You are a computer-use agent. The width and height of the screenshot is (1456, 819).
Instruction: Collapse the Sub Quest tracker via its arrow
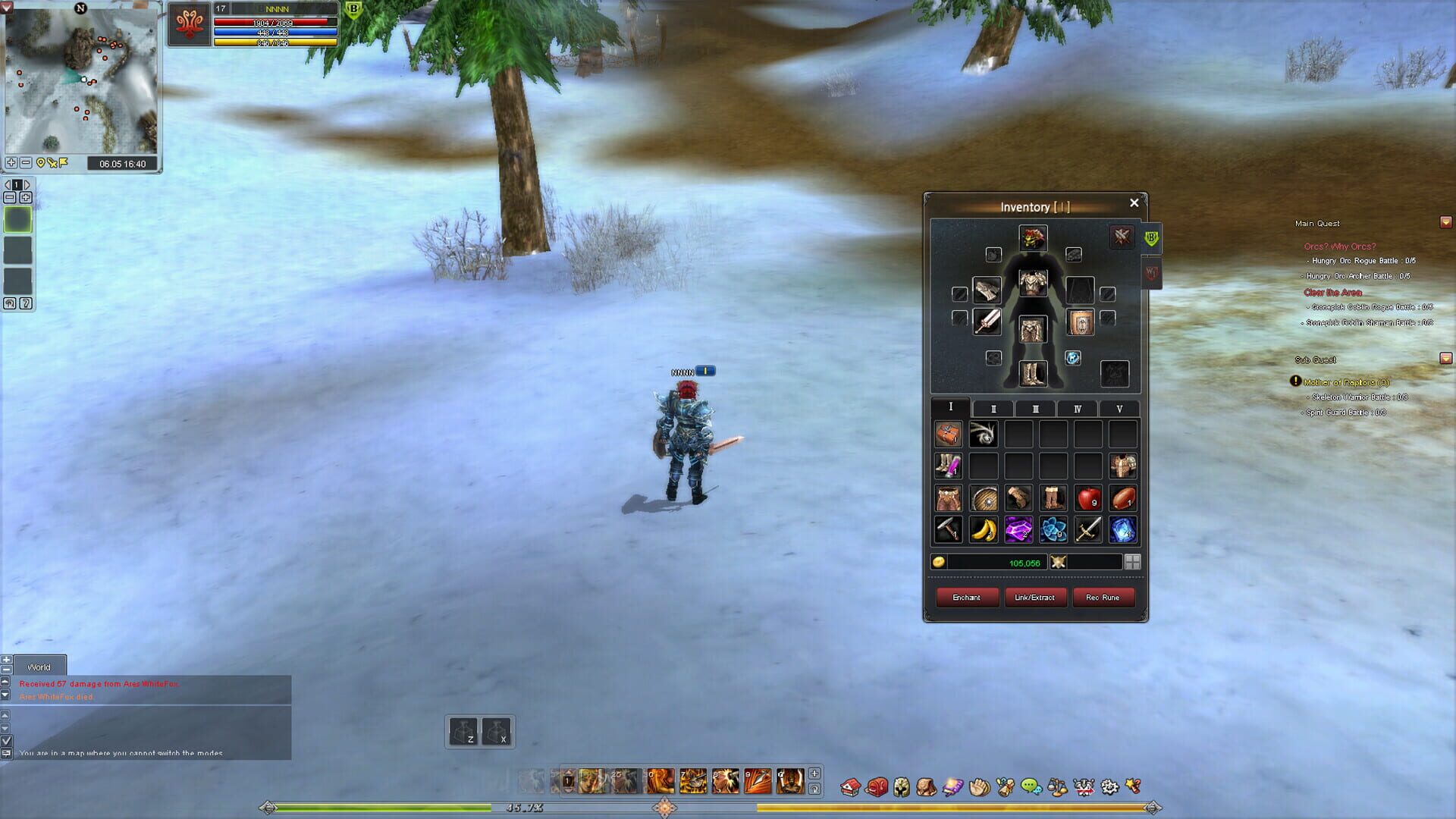click(x=1445, y=359)
